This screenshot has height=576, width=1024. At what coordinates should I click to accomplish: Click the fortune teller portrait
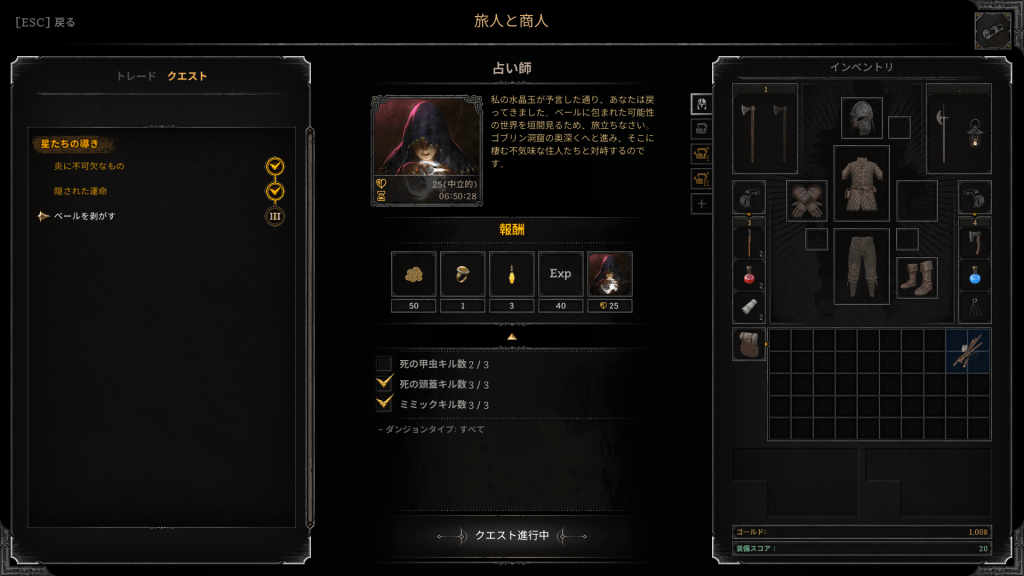(x=426, y=150)
